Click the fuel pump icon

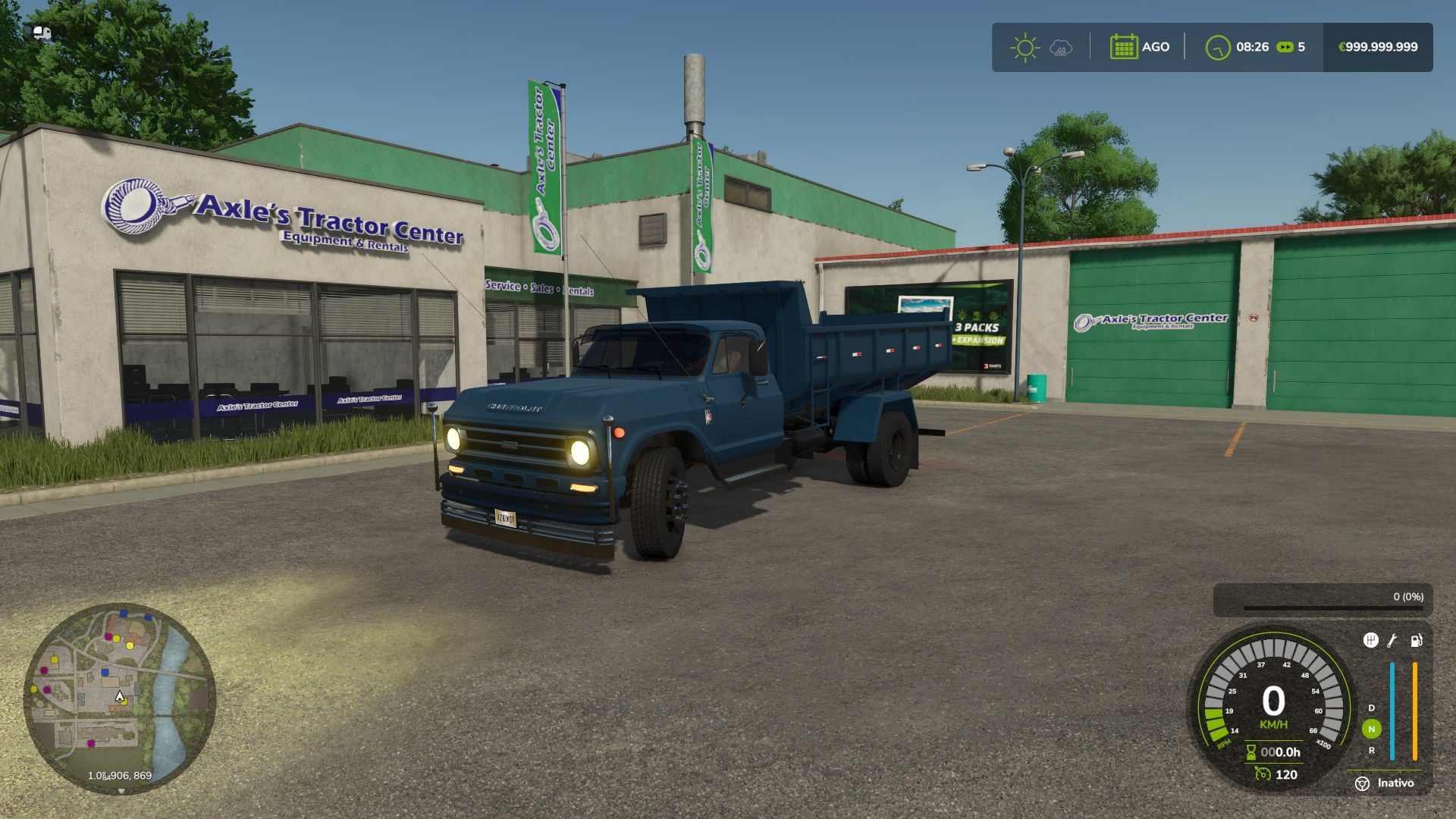coord(1416,641)
